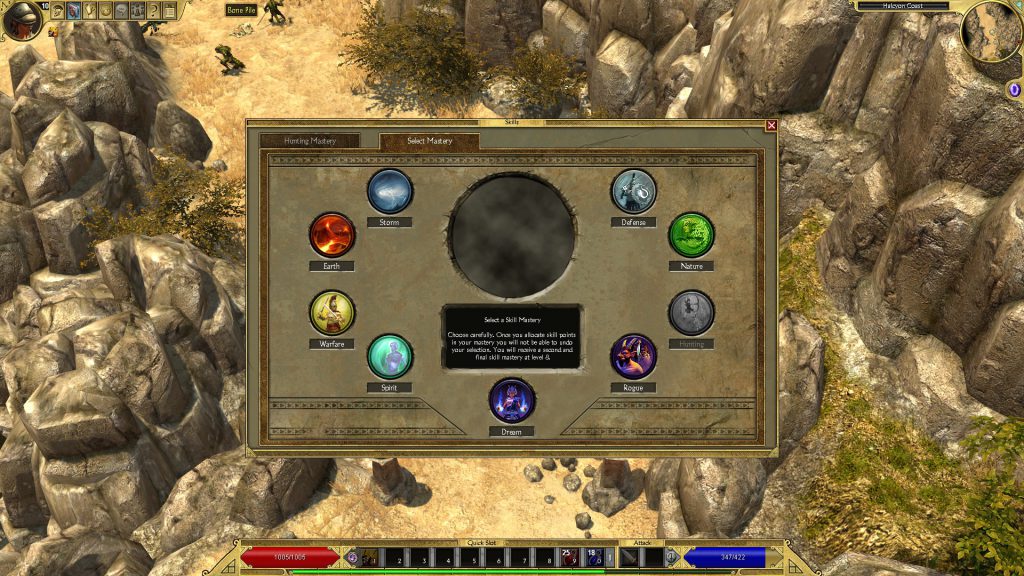This screenshot has width=1024, height=576.
Task: Select the sword attack slot
Action: [x=631, y=557]
